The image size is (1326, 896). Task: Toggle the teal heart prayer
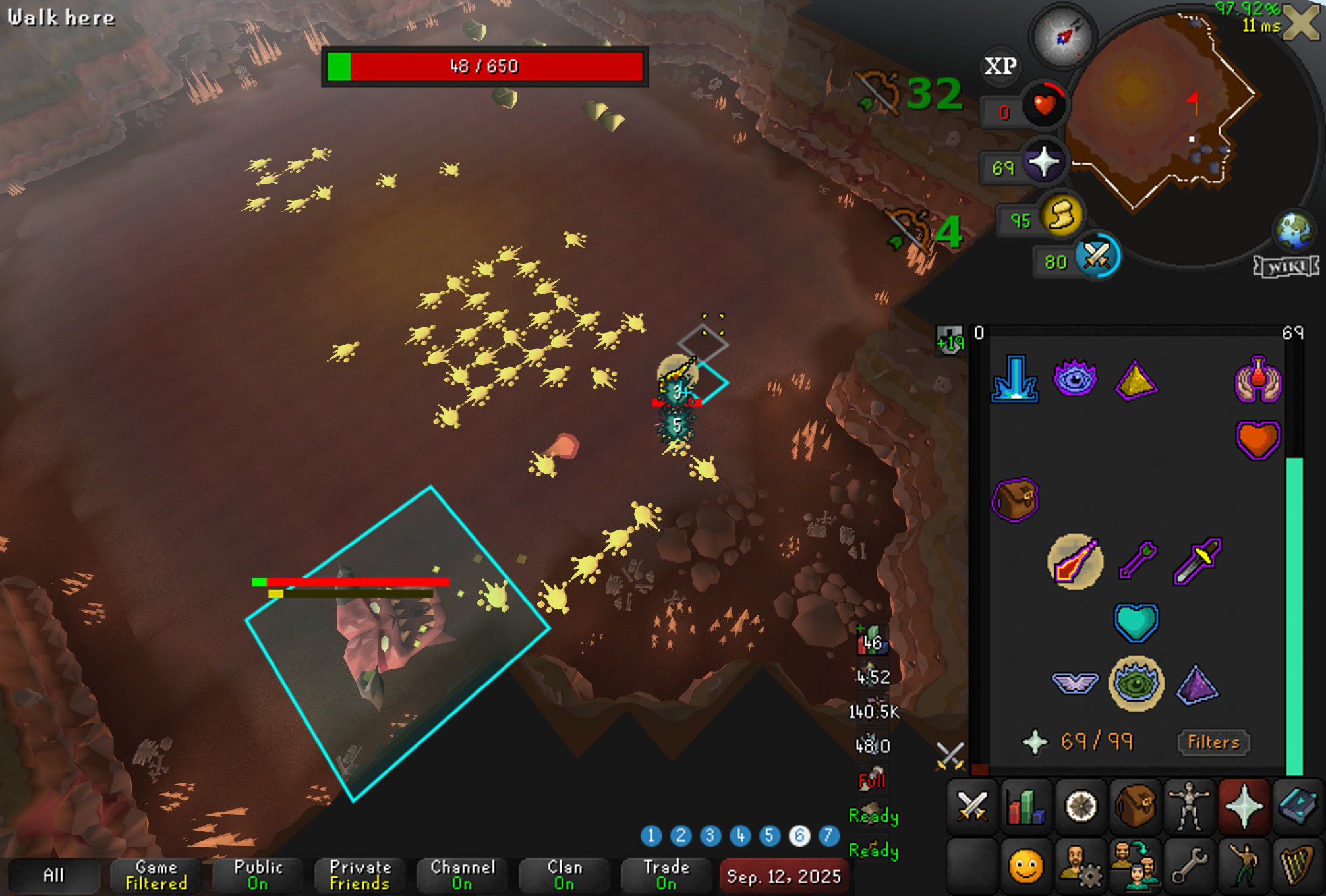pyautogui.click(x=1136, y=622)
